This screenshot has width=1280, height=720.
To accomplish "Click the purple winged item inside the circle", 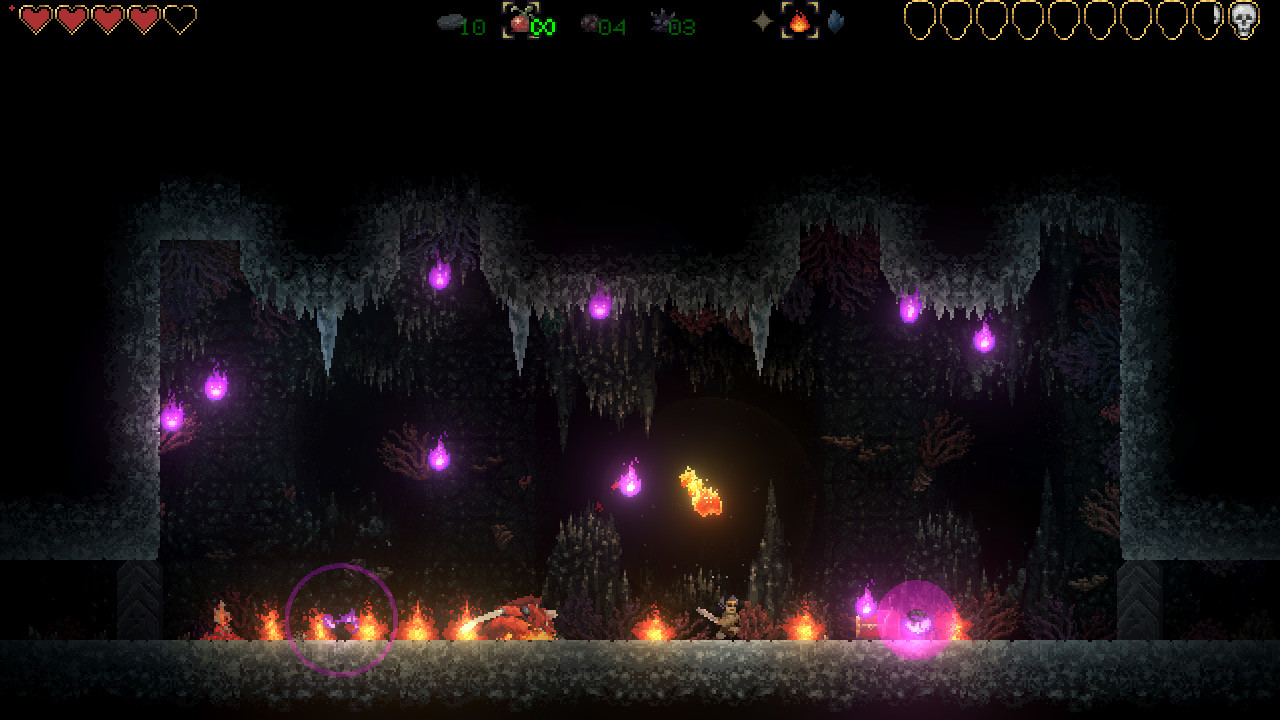I will [x=340, y=620].
